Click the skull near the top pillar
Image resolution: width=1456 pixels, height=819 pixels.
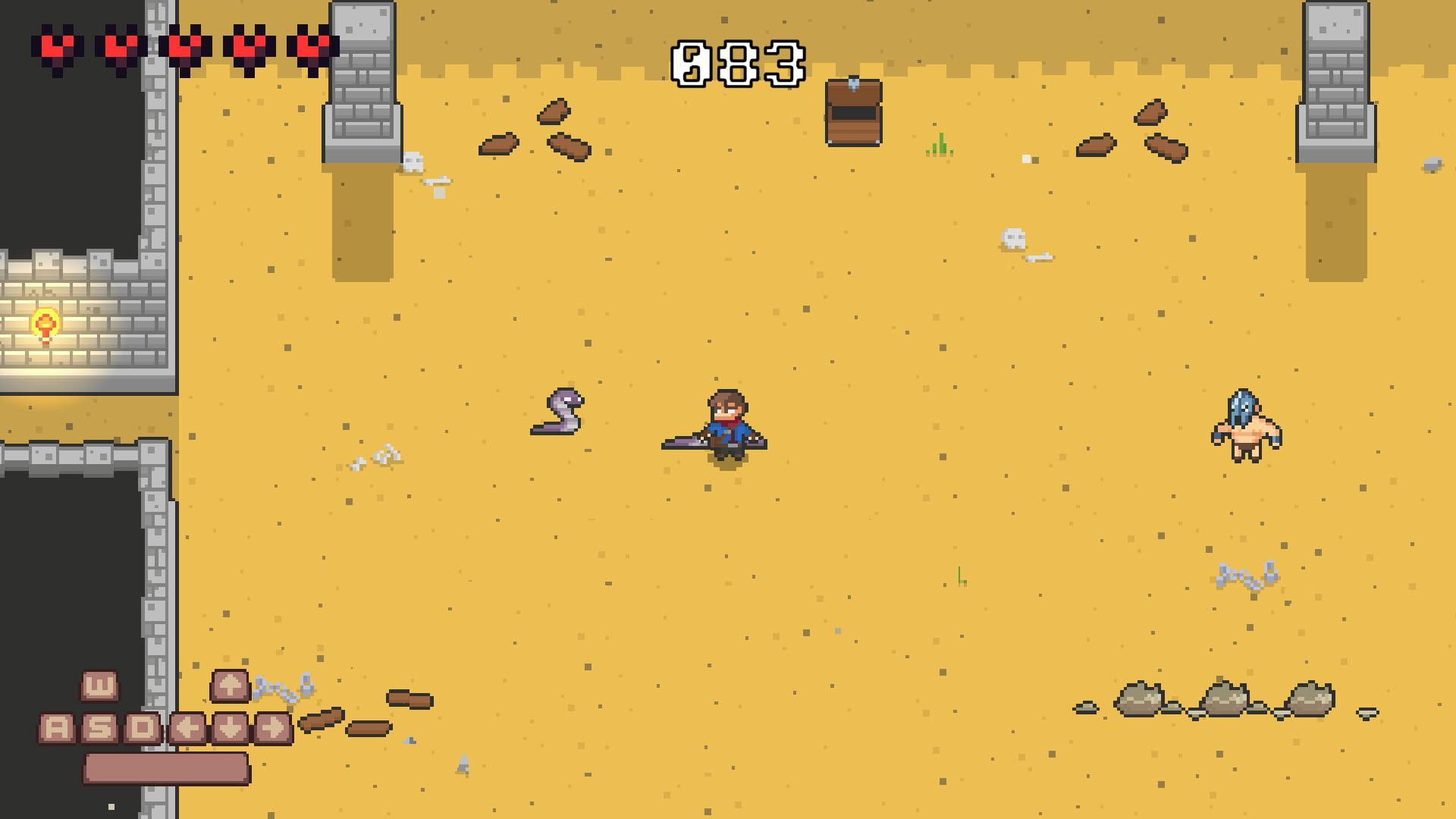pyautogui.click(x=414, y=162)
